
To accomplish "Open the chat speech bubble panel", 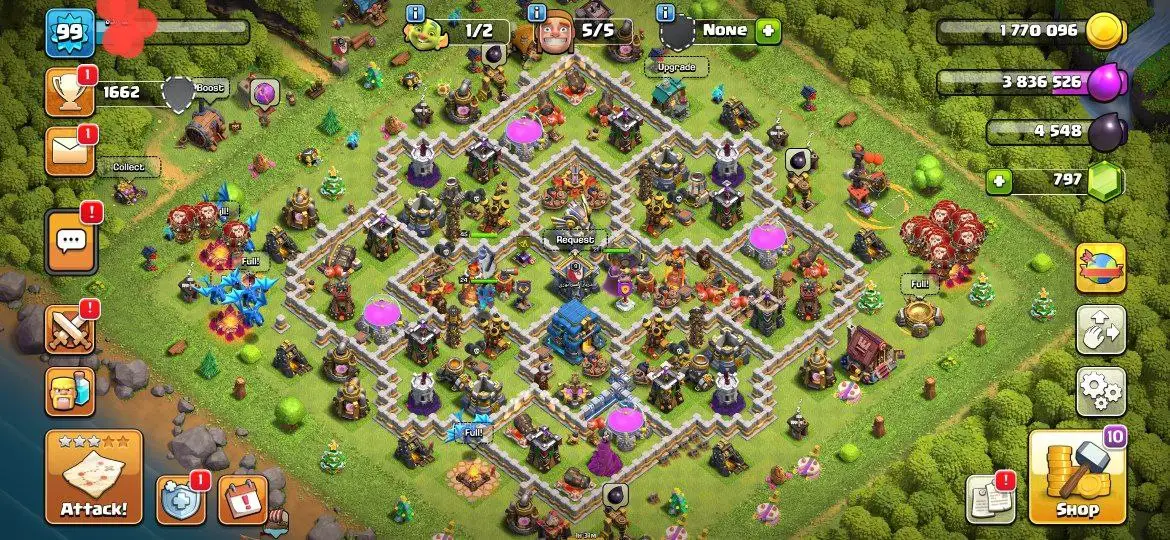I will (70, 242).
